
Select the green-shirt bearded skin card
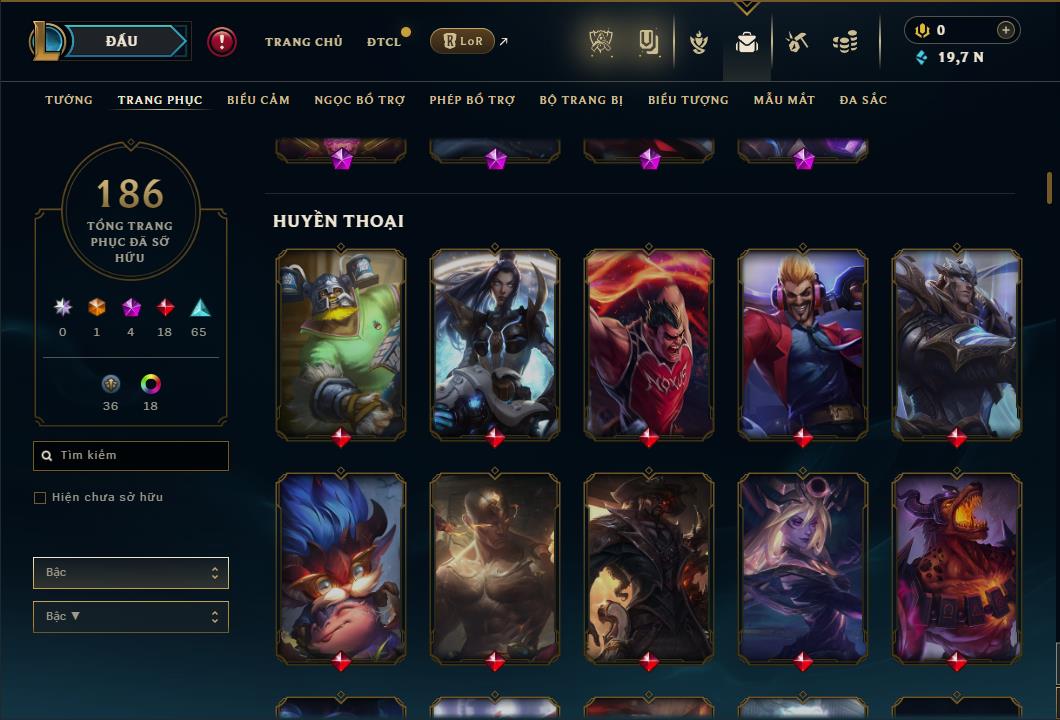pyautogui.click(x=341, y=342)
